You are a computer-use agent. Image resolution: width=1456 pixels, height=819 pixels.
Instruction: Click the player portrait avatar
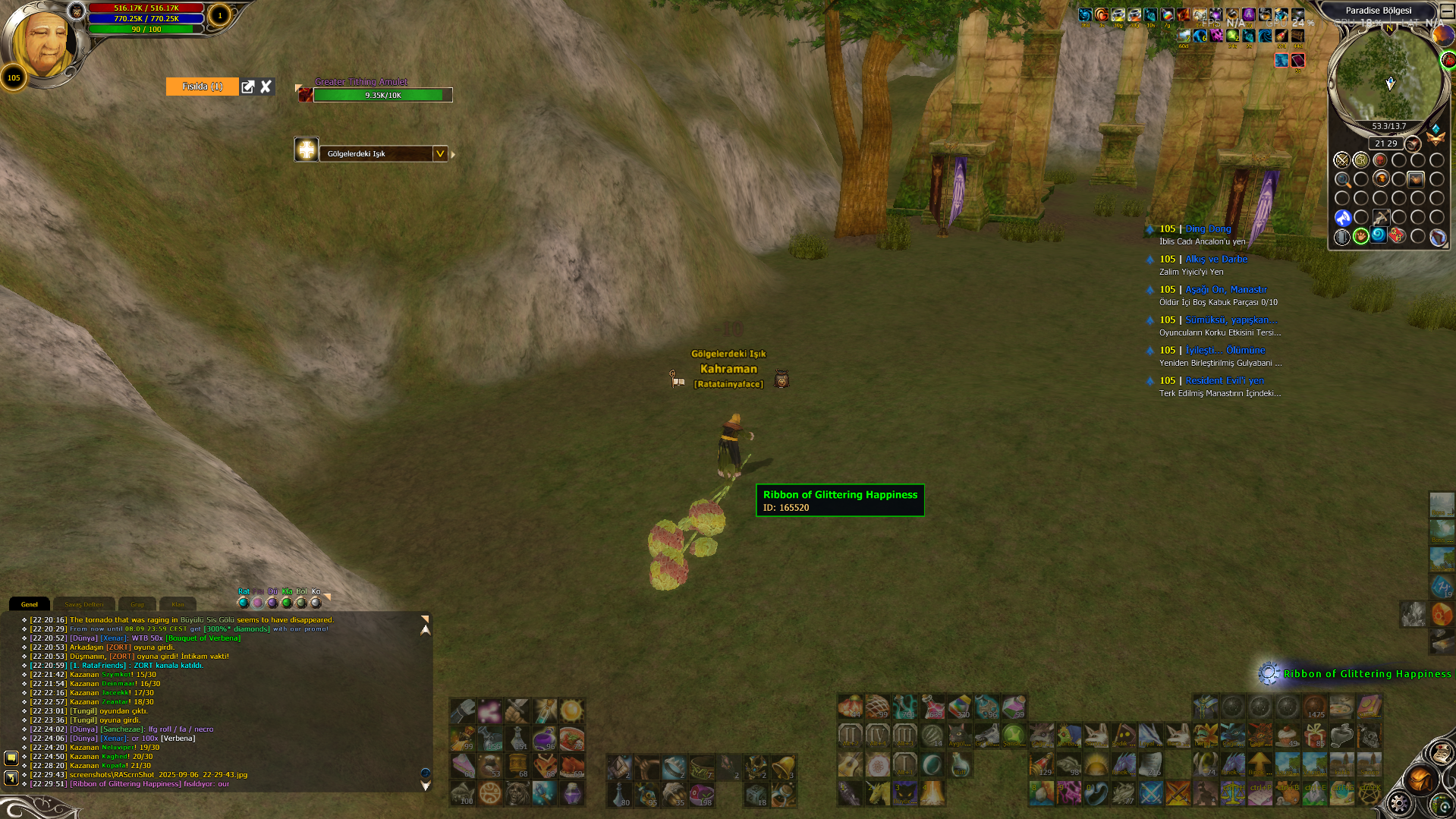(44, 42)
